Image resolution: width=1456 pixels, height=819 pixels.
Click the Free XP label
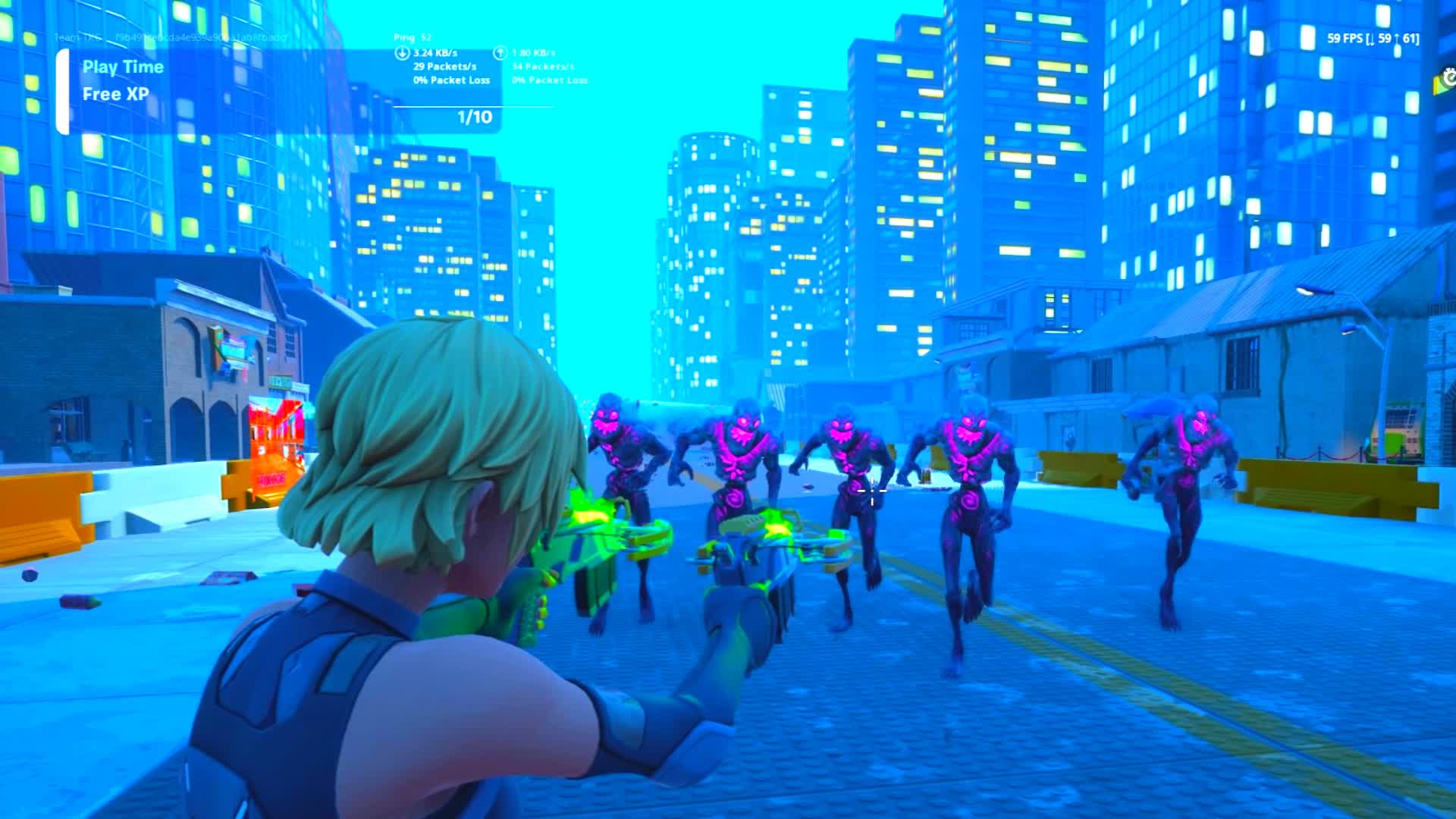tap(115, 95)
